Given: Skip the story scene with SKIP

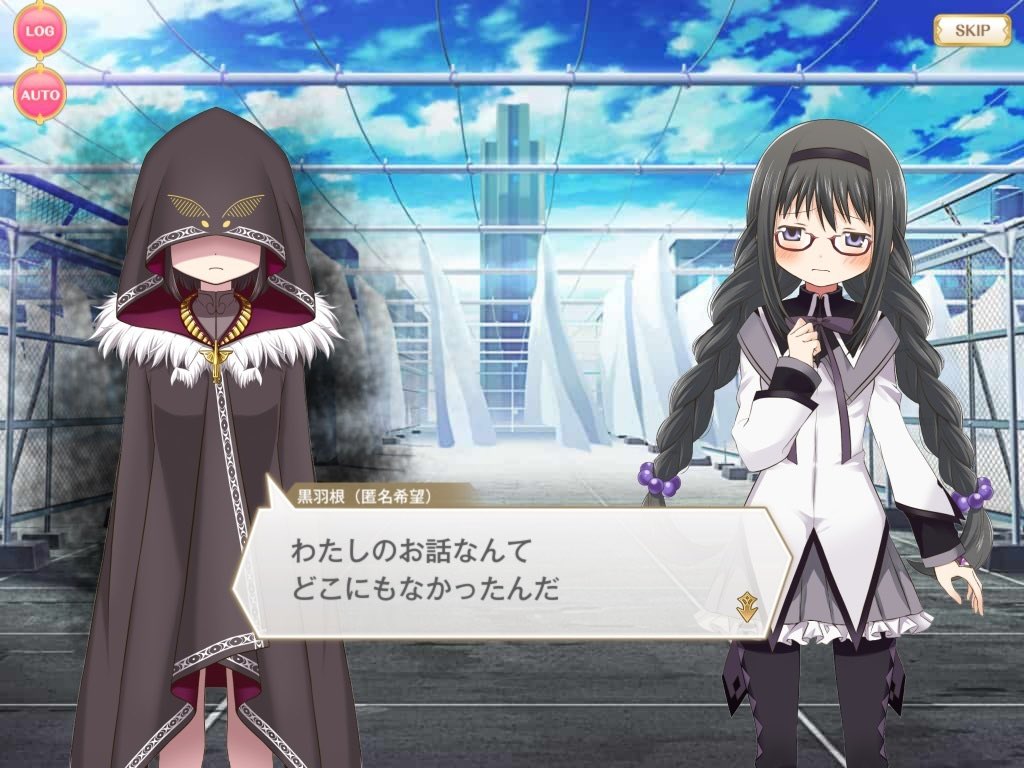Looking at the screenshot, I should [972, 30].
